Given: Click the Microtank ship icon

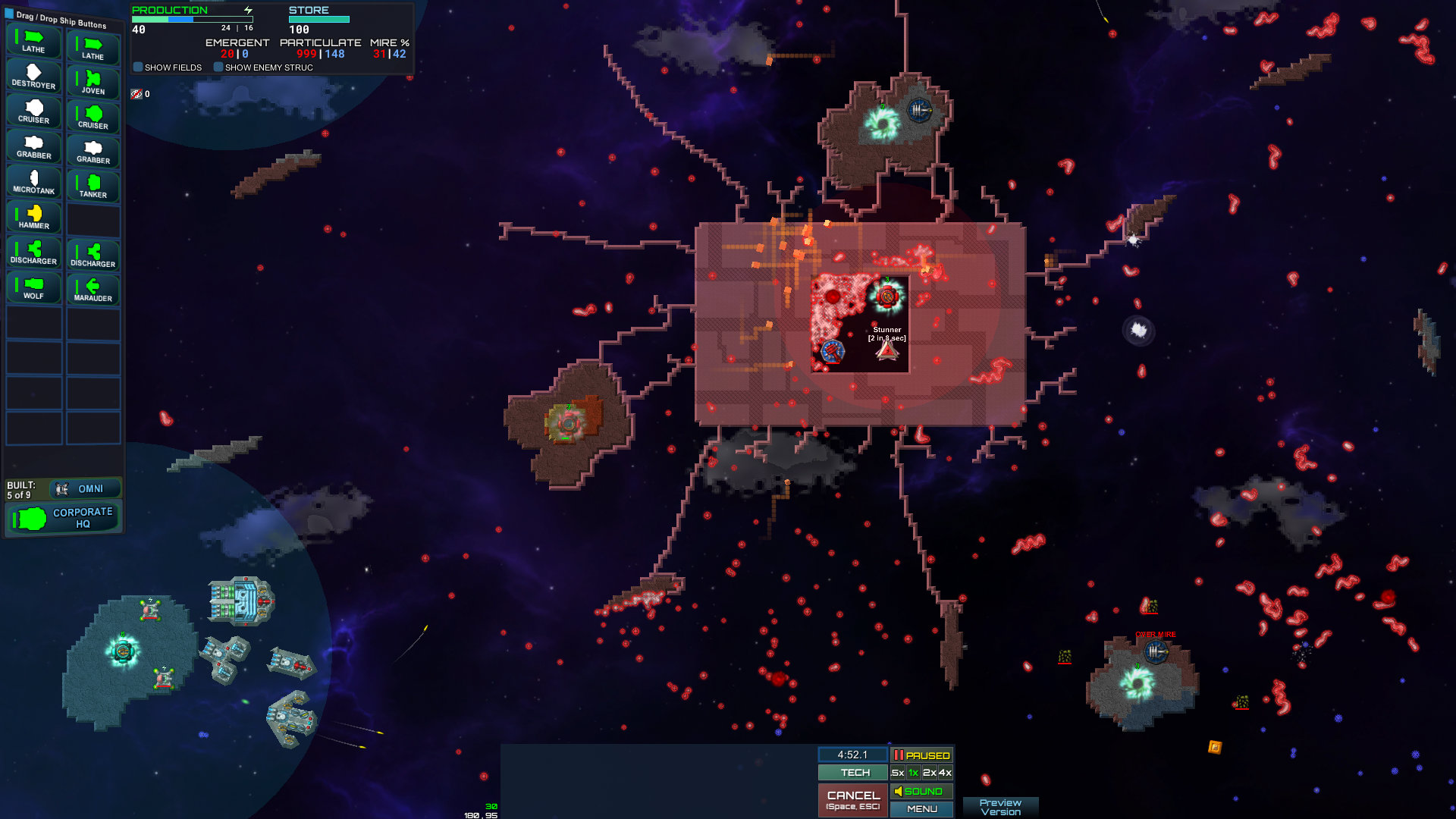Looking at the screenshot, I should pyautogui.click(x=33, y=182).
